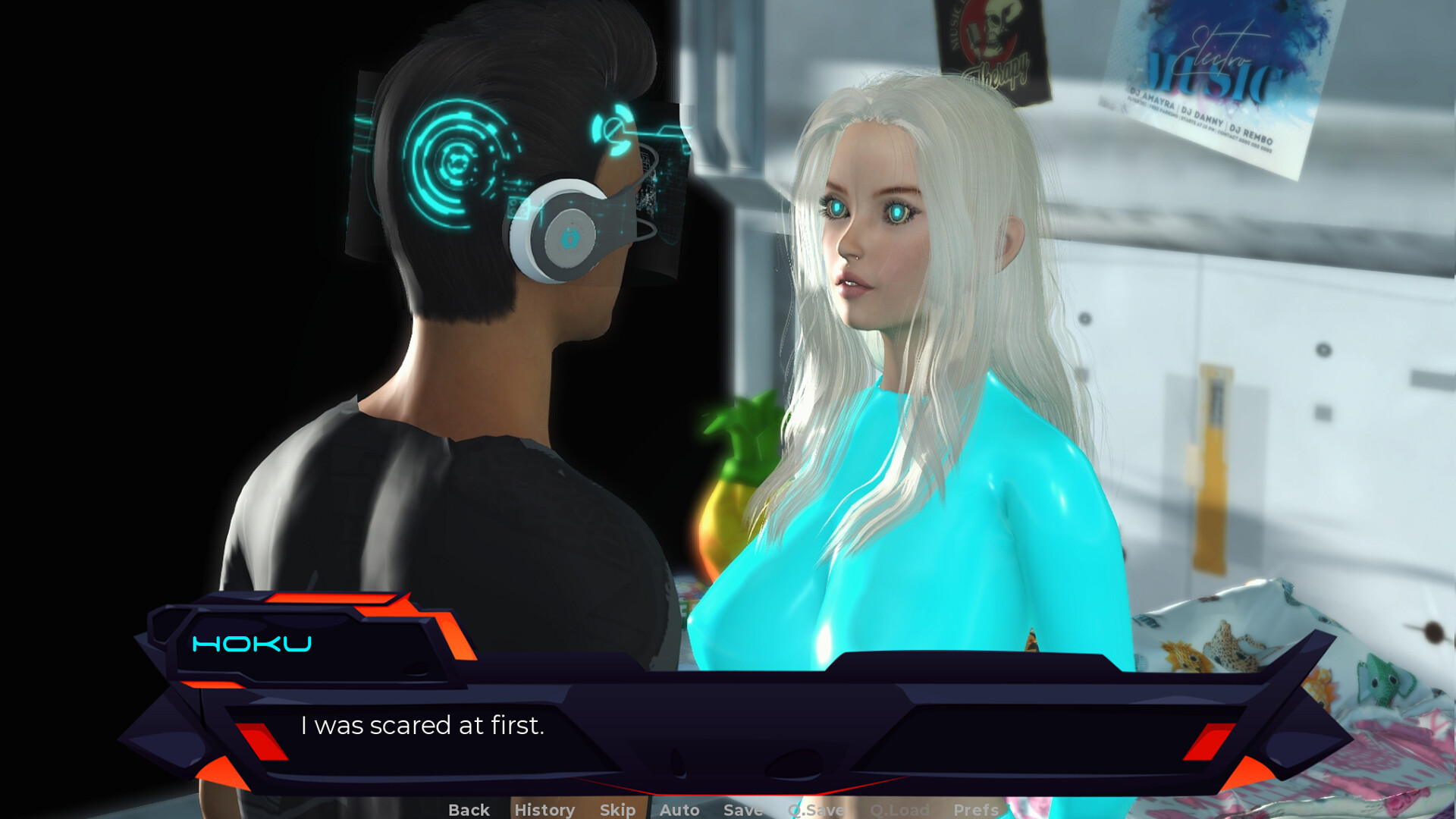Image resolution: width=1456 pixels, height=819 pixels.
Task: Open the Prefs settings menu
Action: coord(977,809)
